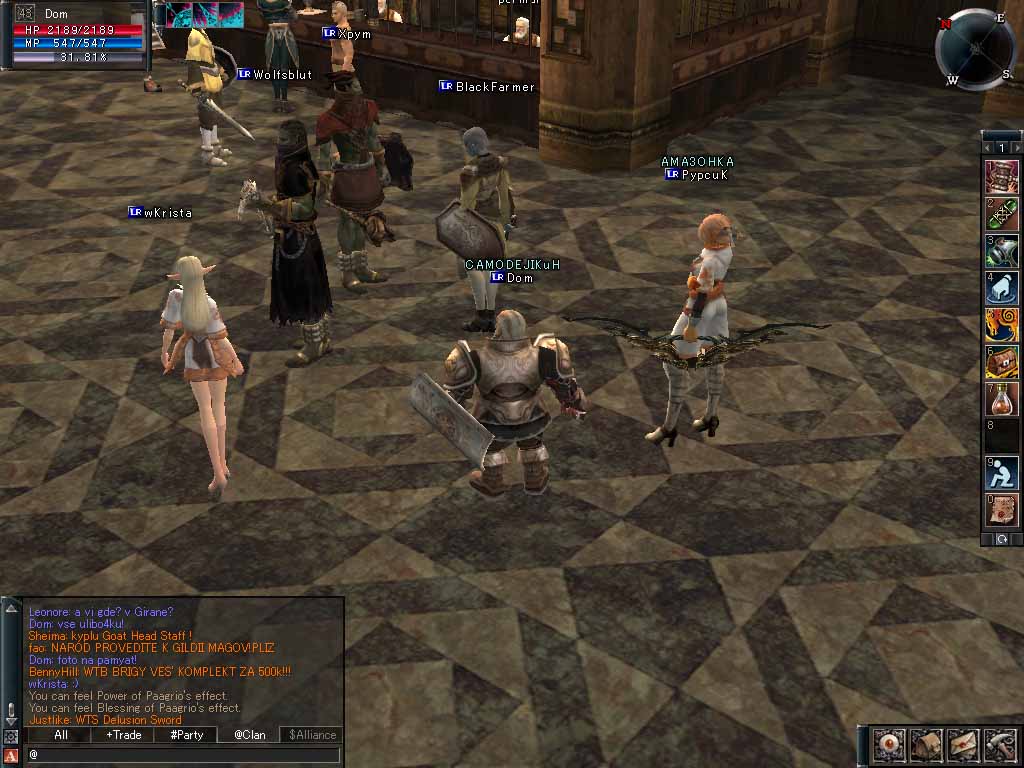Show the @Clan chat tab
This screenshot has width=1024, height=768.
click(x=249, y=735)
